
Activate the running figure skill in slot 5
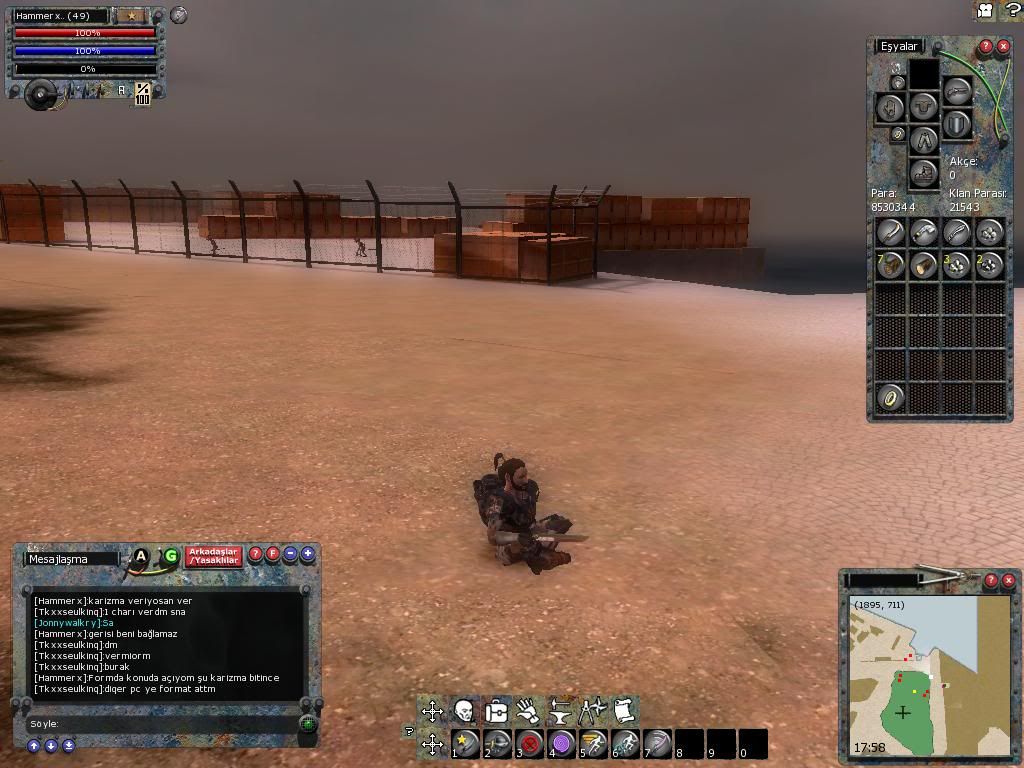[593, 744]
